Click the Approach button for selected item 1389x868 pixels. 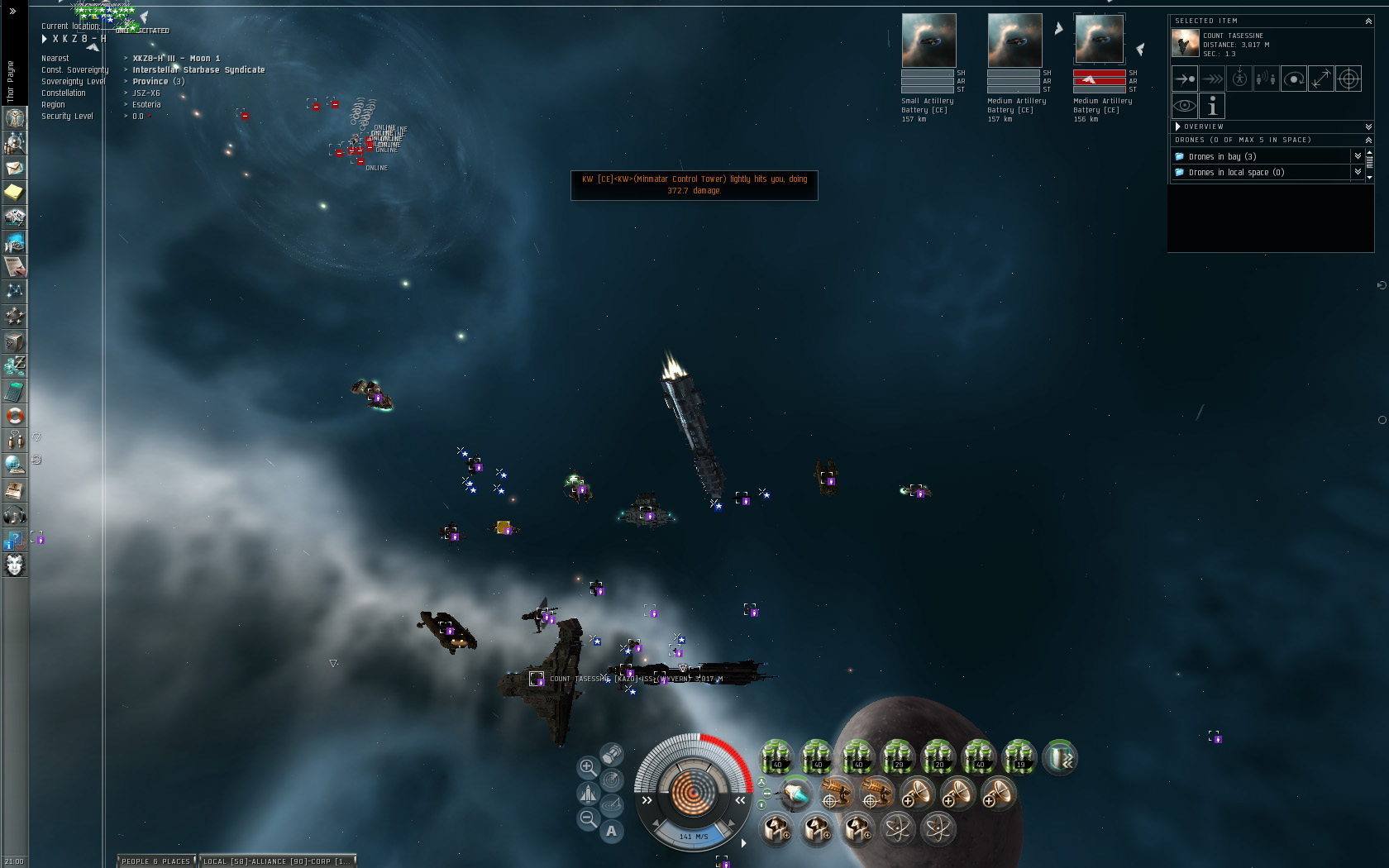point(1185,79)
